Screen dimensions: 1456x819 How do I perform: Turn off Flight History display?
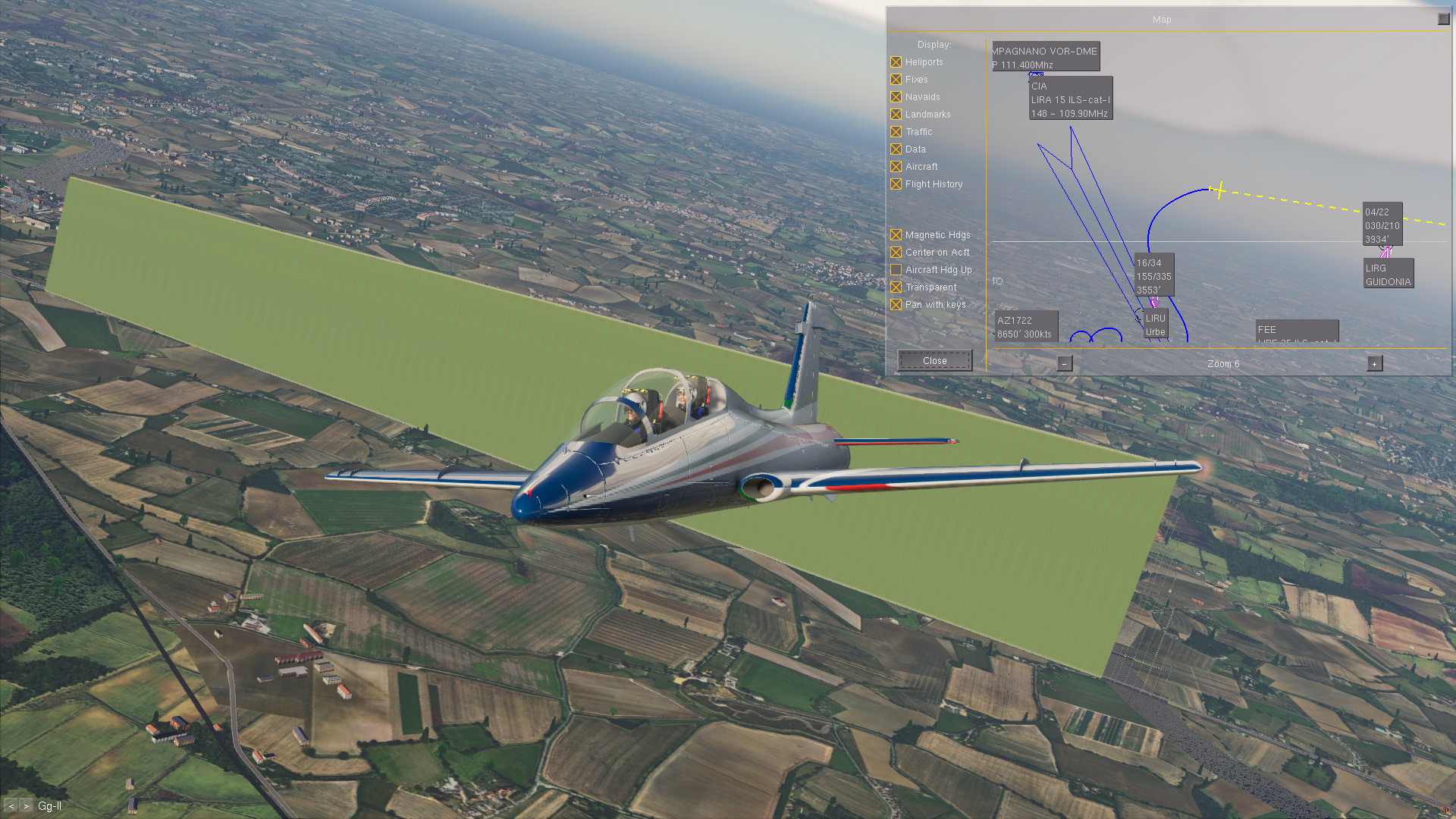pyautogui.click(x=896, y=184)
